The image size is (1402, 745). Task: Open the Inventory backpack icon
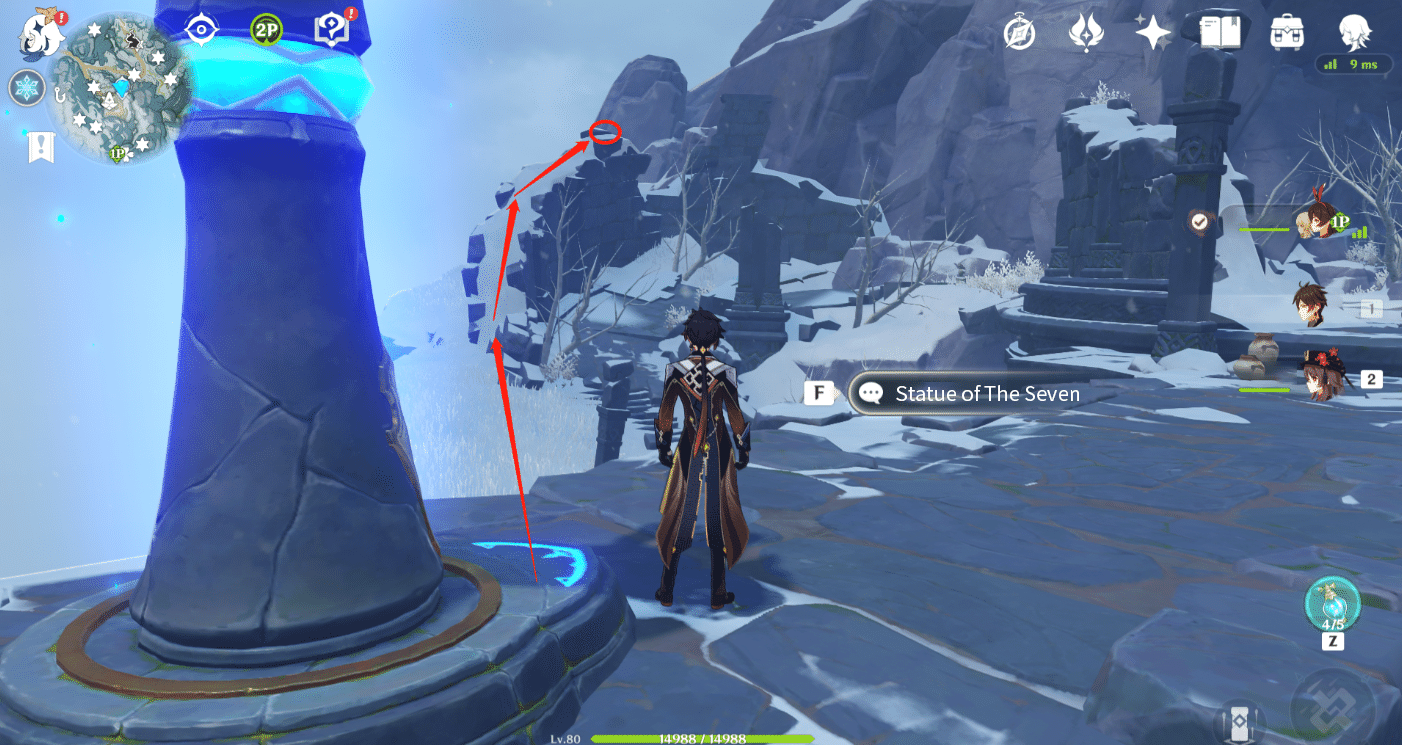[x=1287, y=32]
